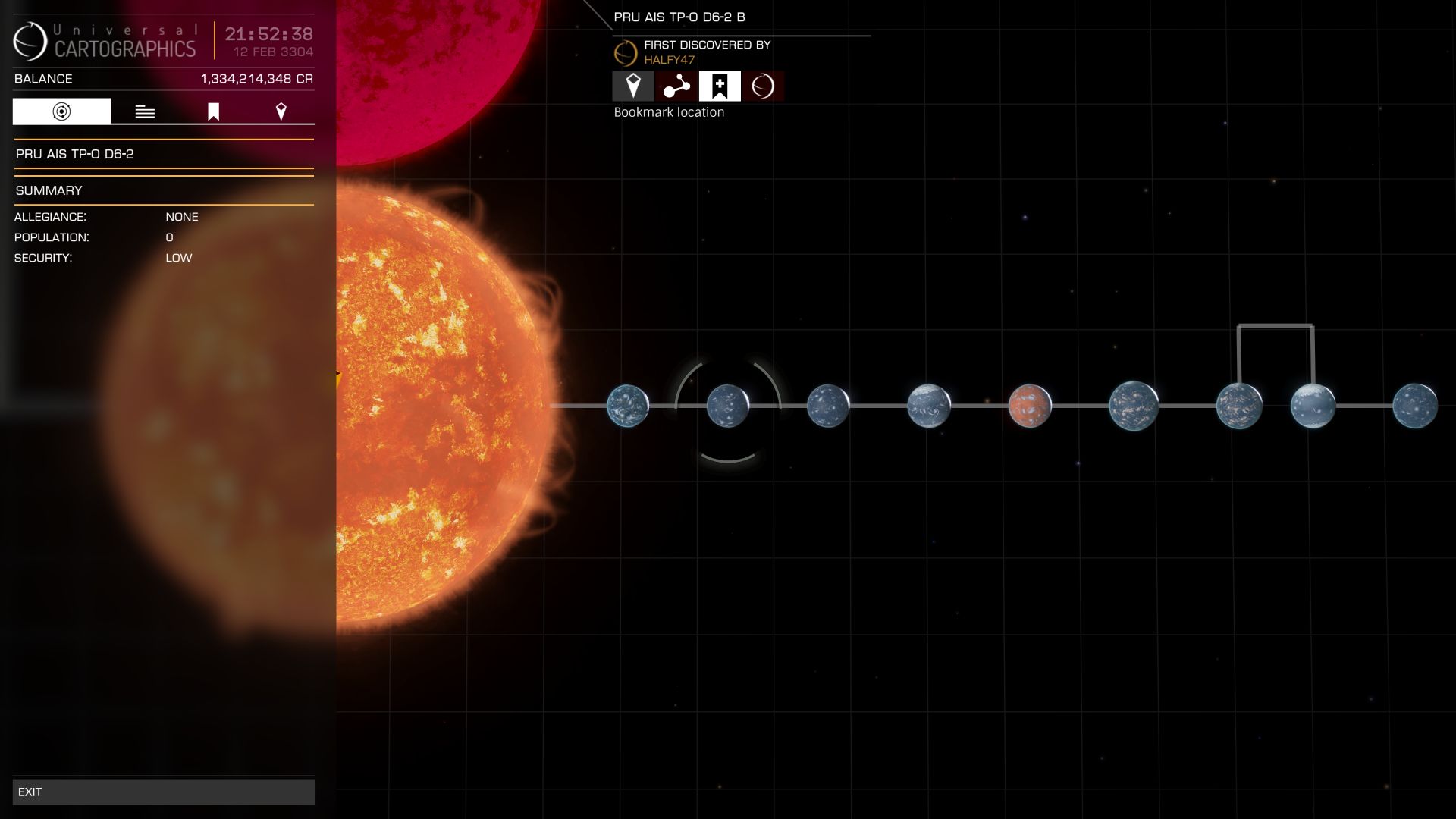Viewport: 1456px width, 819px height.
Task: Switch to the system summary target tab
Action: [61, 111]
